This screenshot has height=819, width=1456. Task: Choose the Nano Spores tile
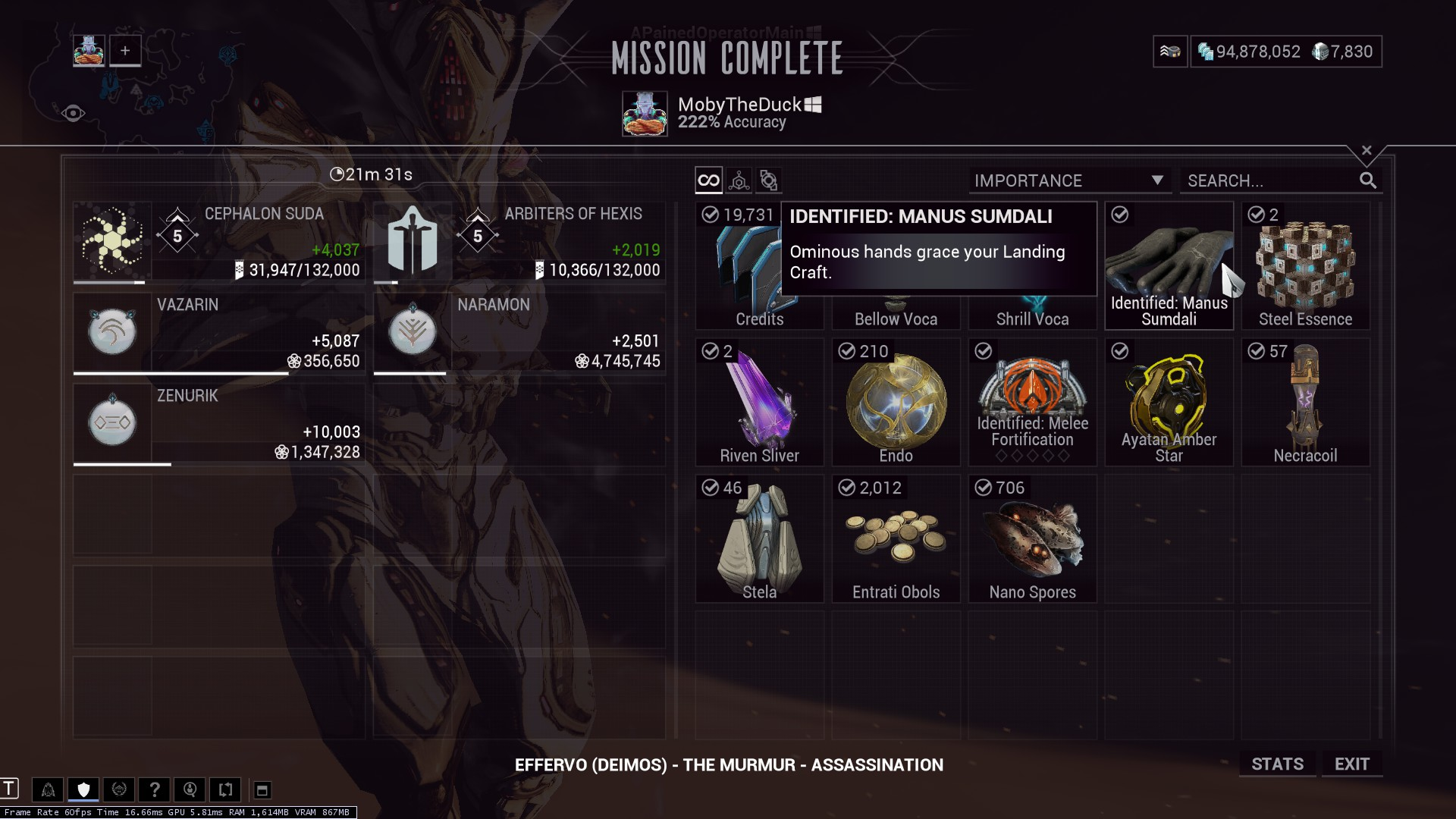tap(1032, 538)
